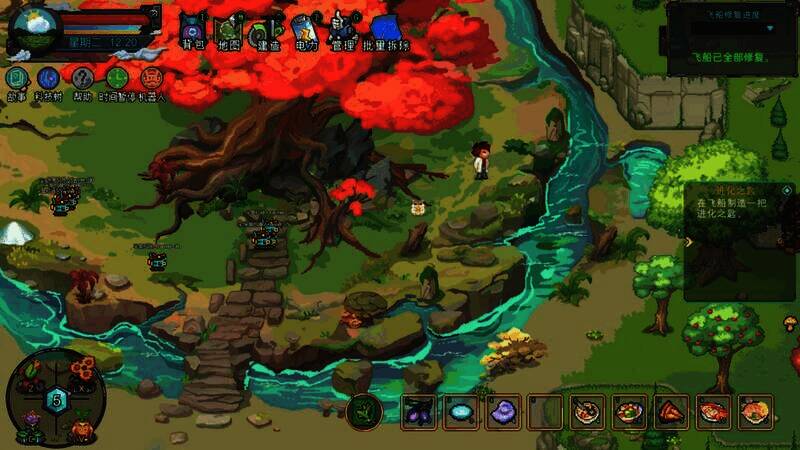Select the pizza slice hotbar slot
The height and width of the screenshot is (450, 800).
coord(671,411)
